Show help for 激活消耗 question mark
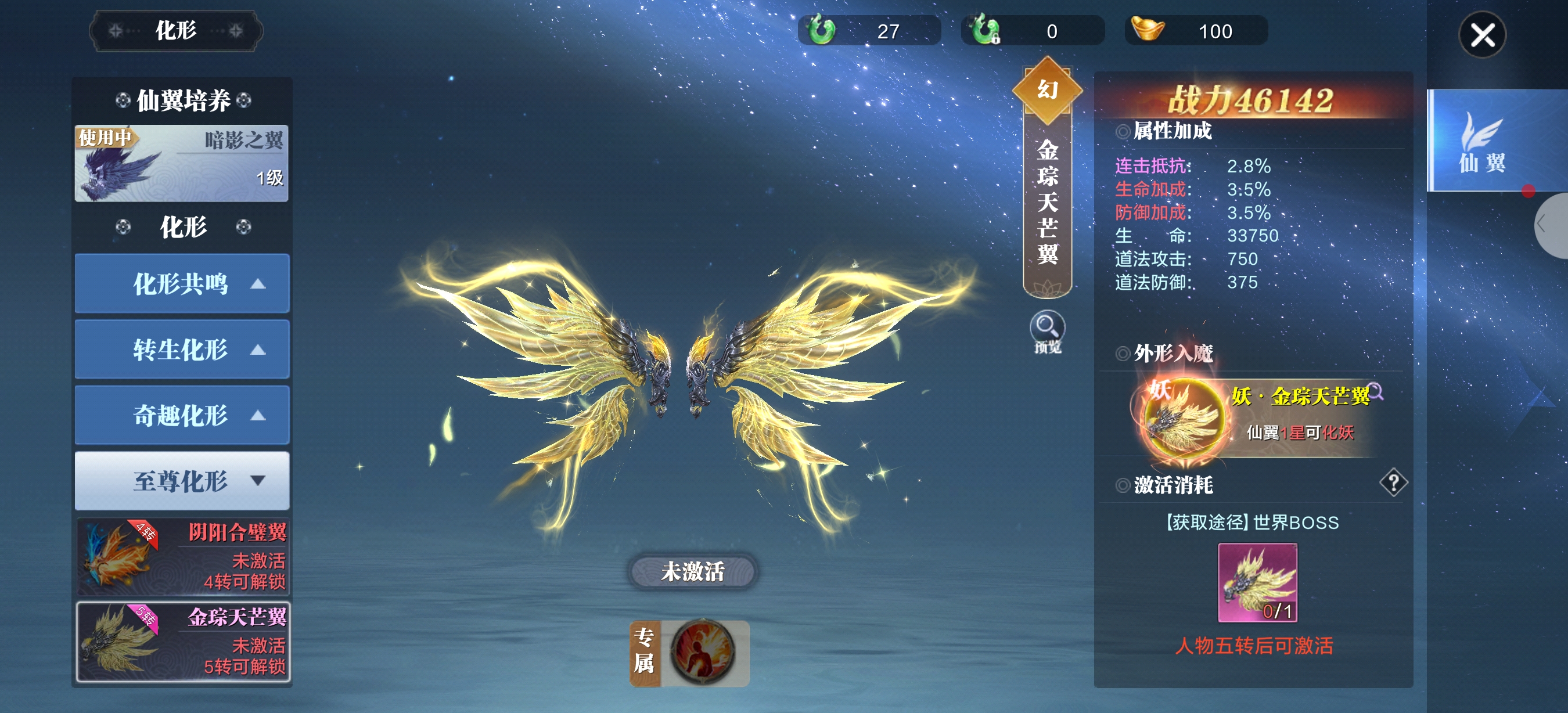1568x713 pixels. pos(1393,483)
